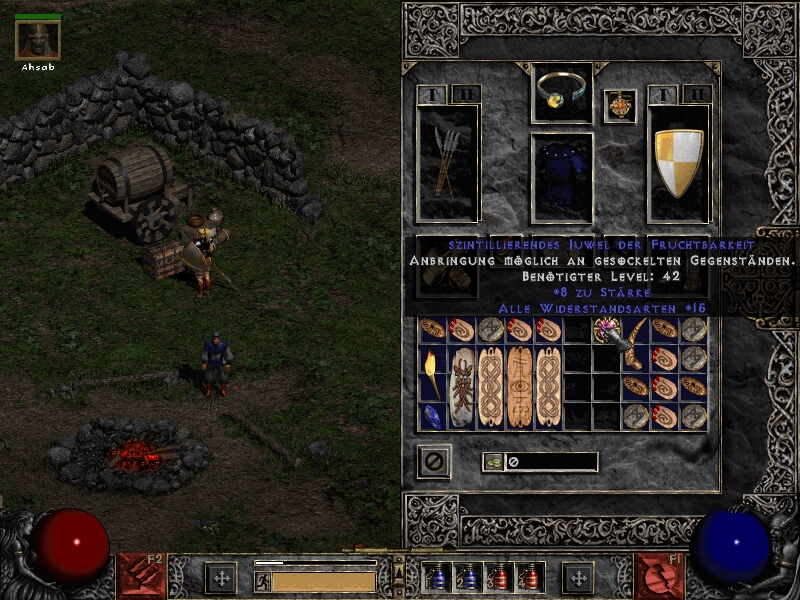Select the equipped javelins weapon slot

point(447,162)
